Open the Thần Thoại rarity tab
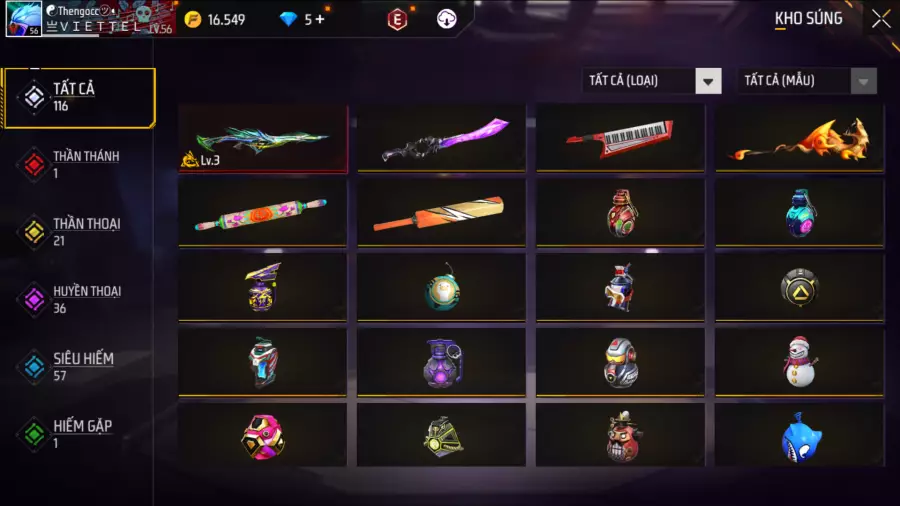 tap(80, 231)
